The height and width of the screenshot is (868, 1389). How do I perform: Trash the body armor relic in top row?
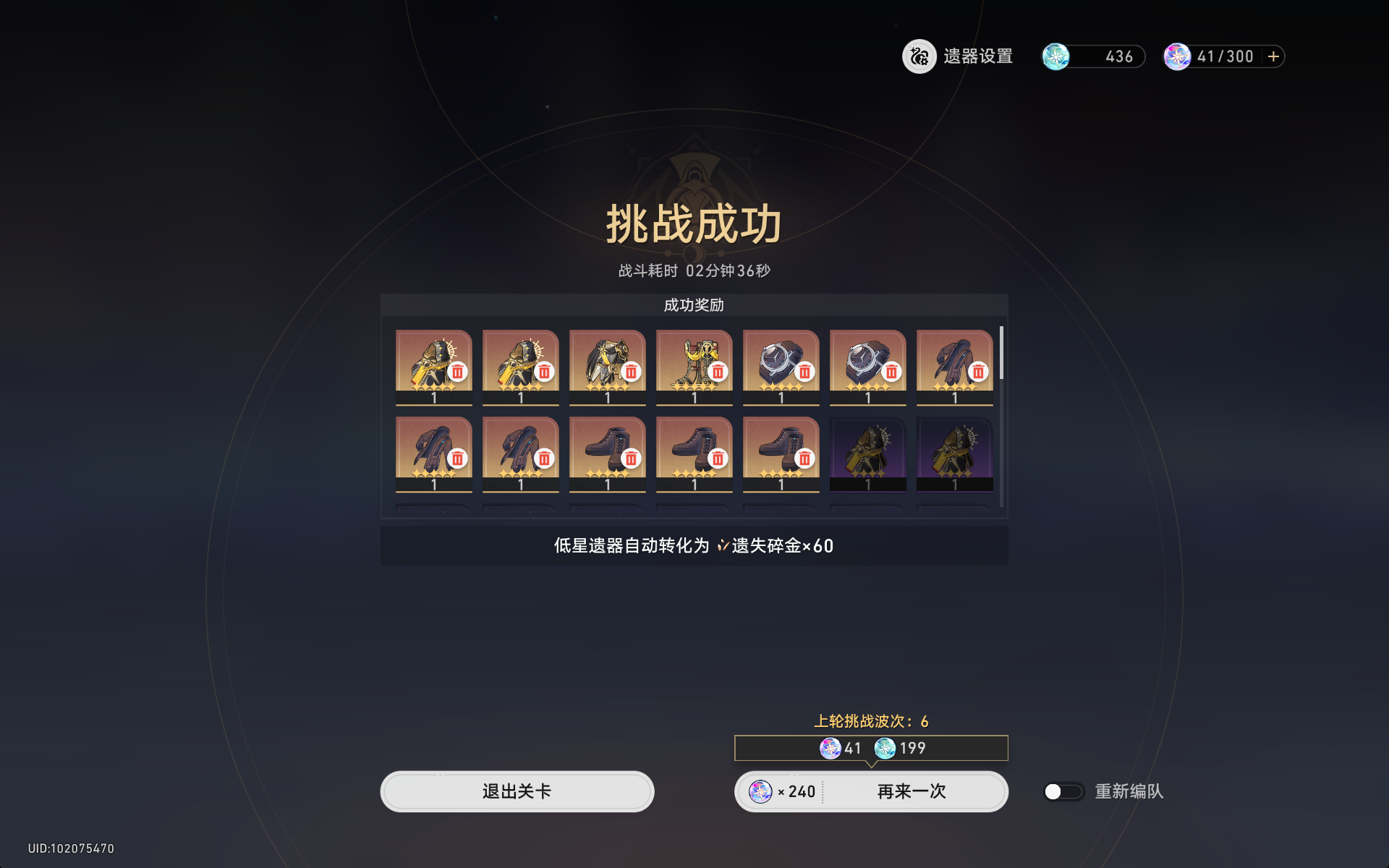631,373
